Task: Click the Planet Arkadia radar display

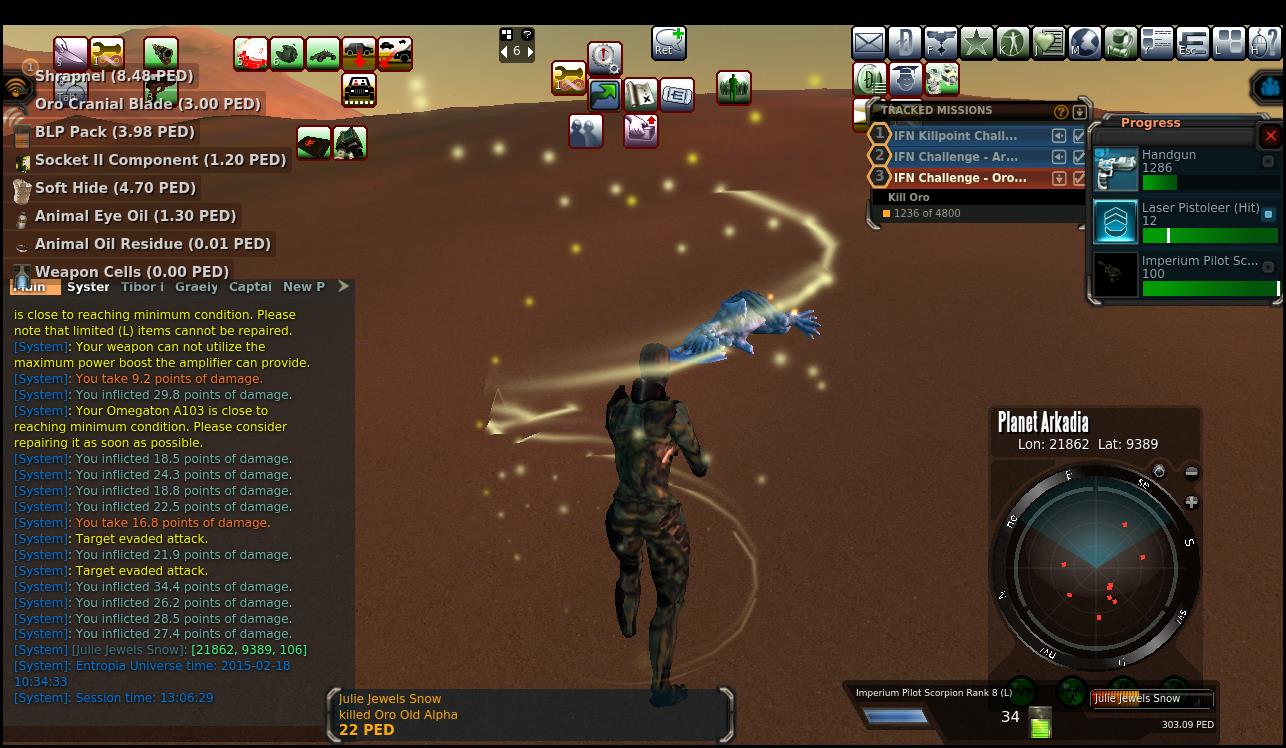Action: [x=1096, y=566]
